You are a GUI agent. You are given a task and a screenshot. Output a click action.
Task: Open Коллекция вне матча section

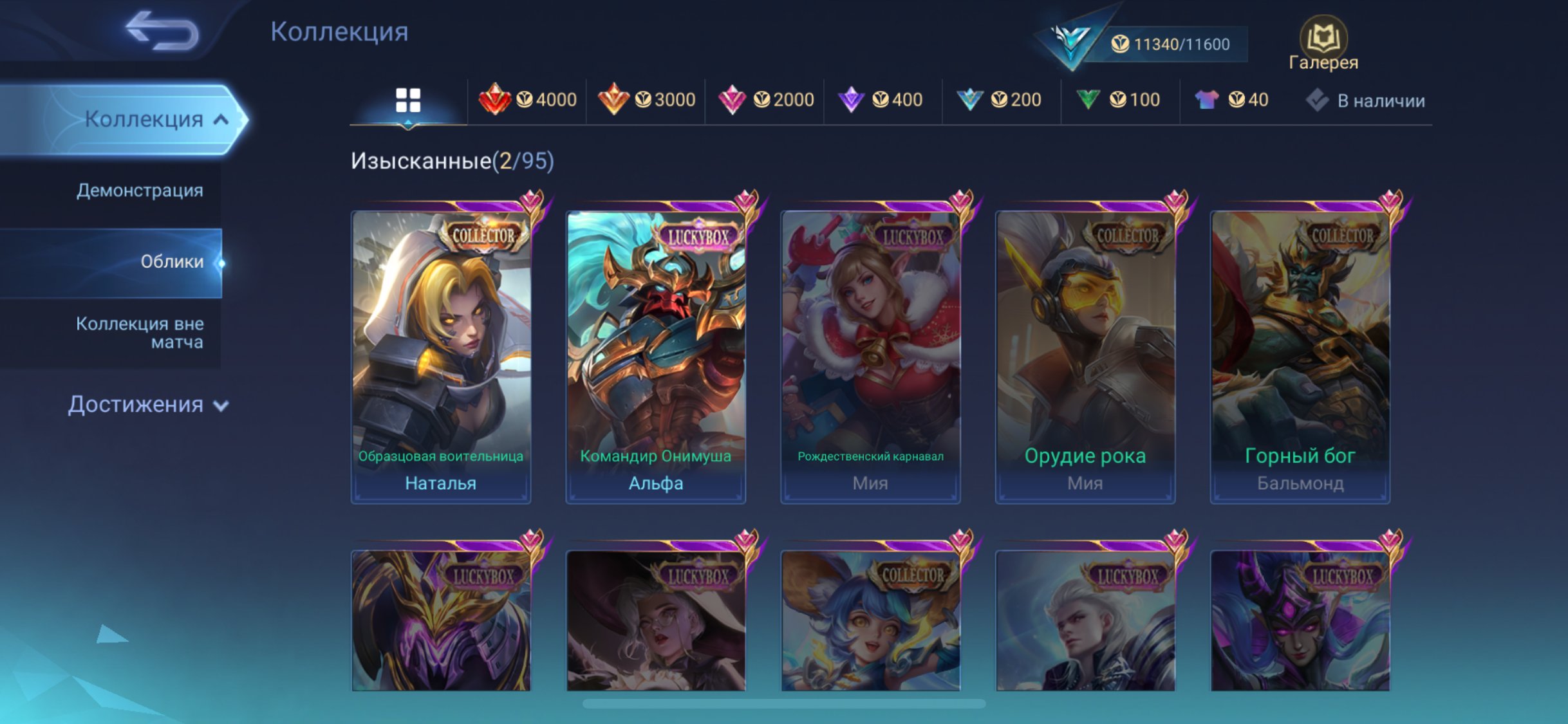(x=140, y=332)
